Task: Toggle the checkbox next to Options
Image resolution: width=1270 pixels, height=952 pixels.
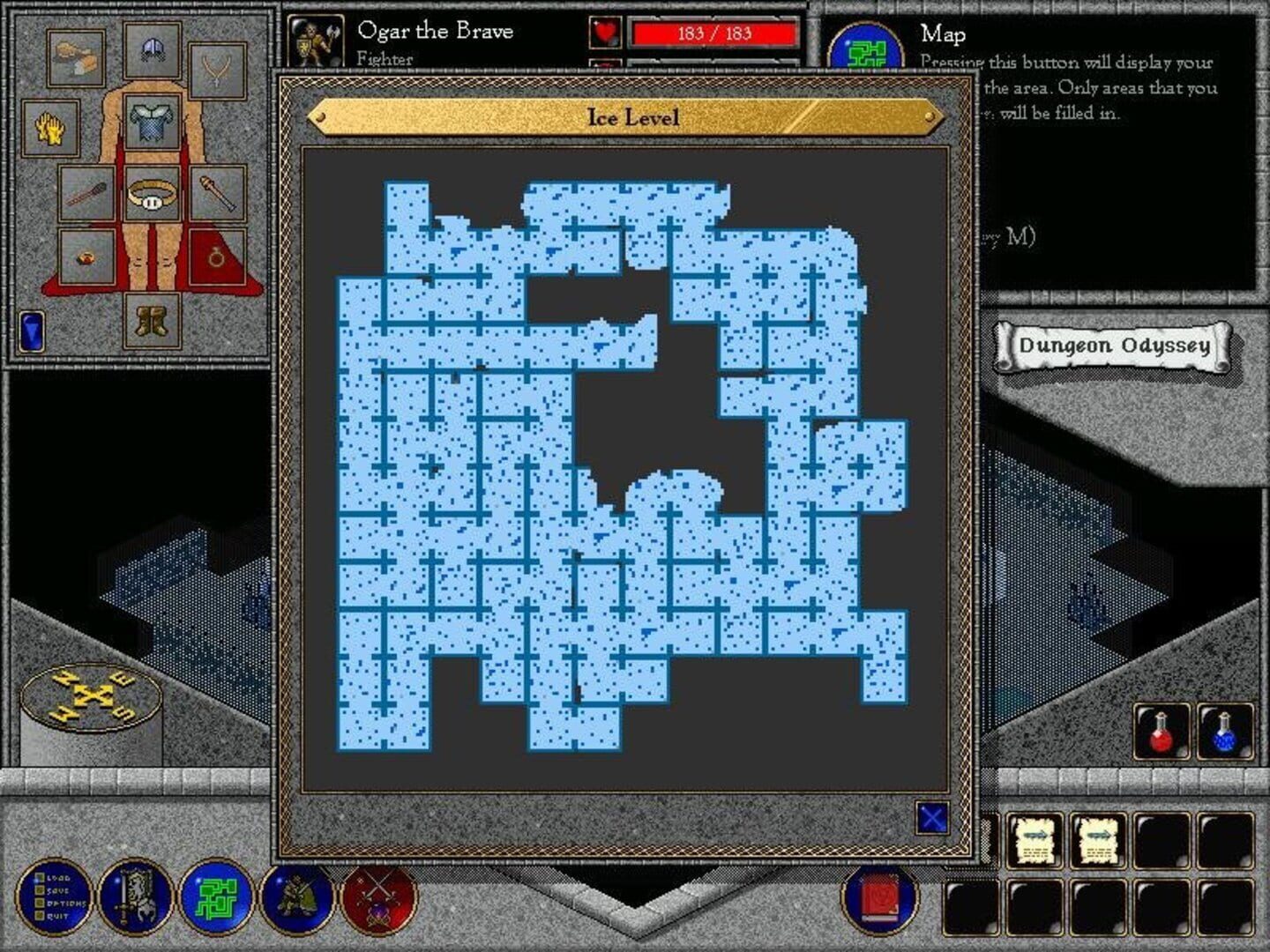Action: pos(39,903)
